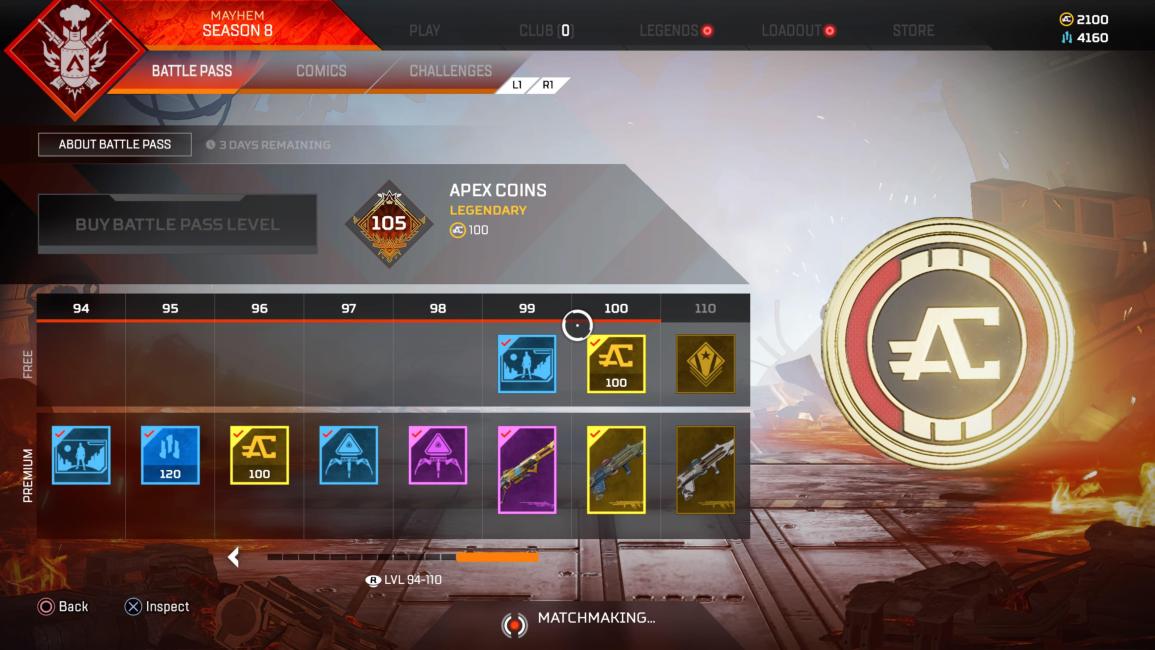Click the left arrow to view previous levels
The width and height of the screenshot is (1155, 650).
pos(234,557)
